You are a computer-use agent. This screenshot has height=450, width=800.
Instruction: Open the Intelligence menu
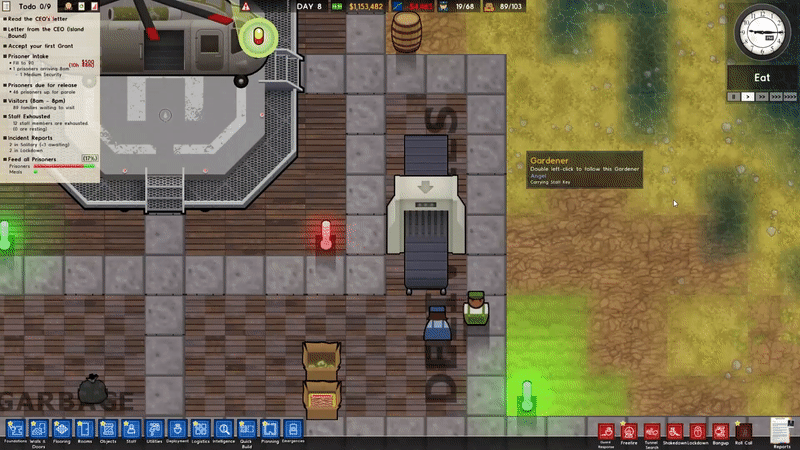point(224,428)
